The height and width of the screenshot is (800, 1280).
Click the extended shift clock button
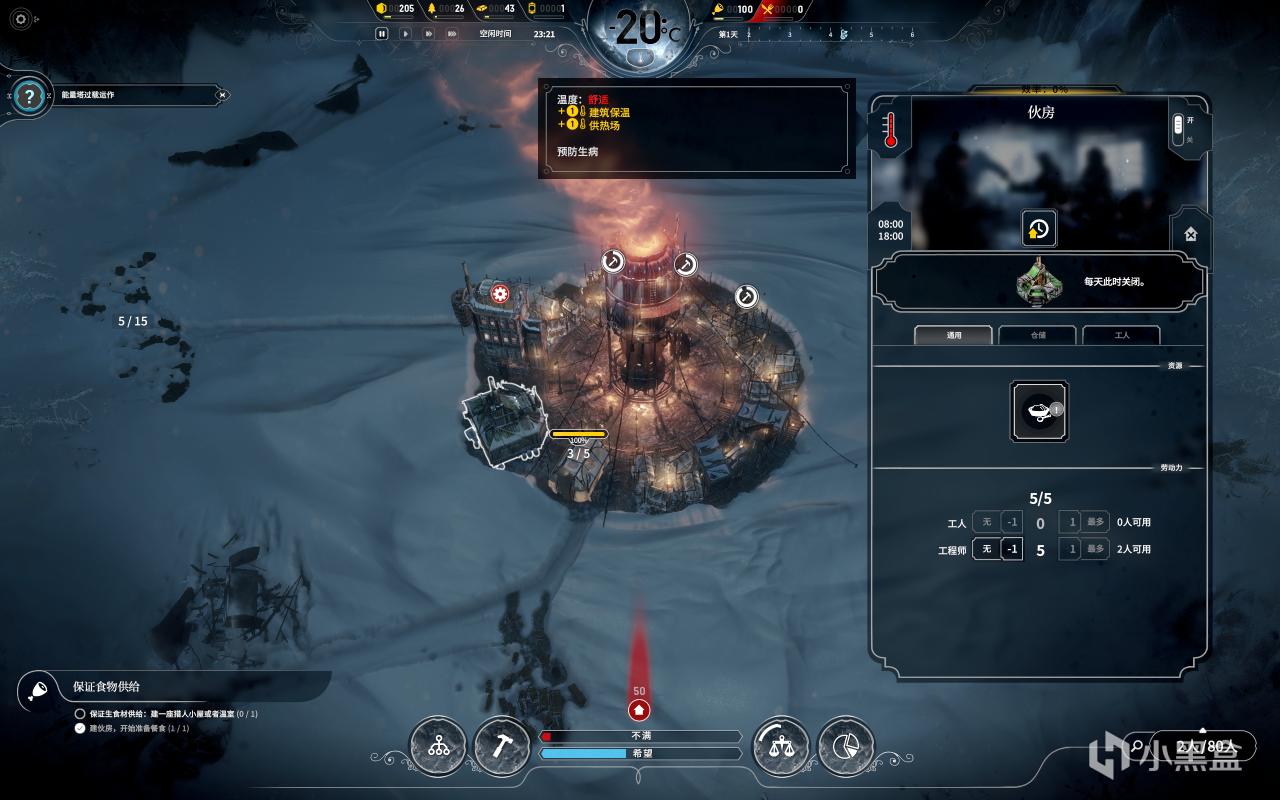point(1039,229)
